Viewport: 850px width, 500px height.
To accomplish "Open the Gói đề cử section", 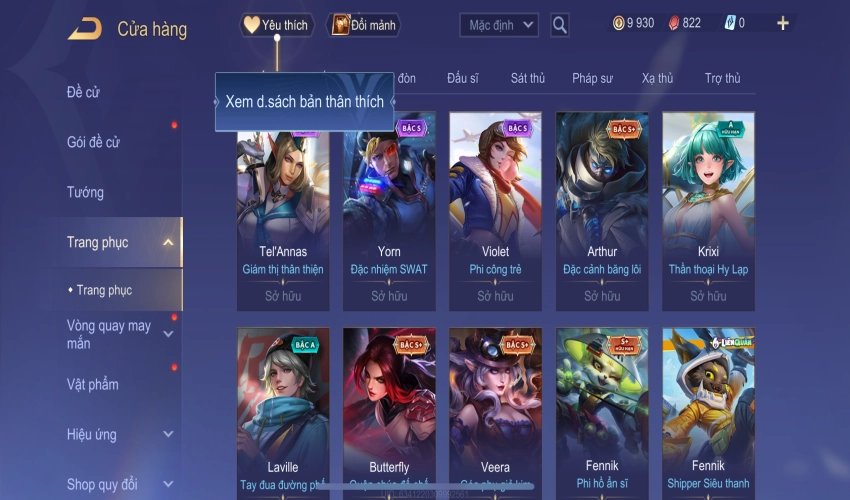I will pos(93,142).
